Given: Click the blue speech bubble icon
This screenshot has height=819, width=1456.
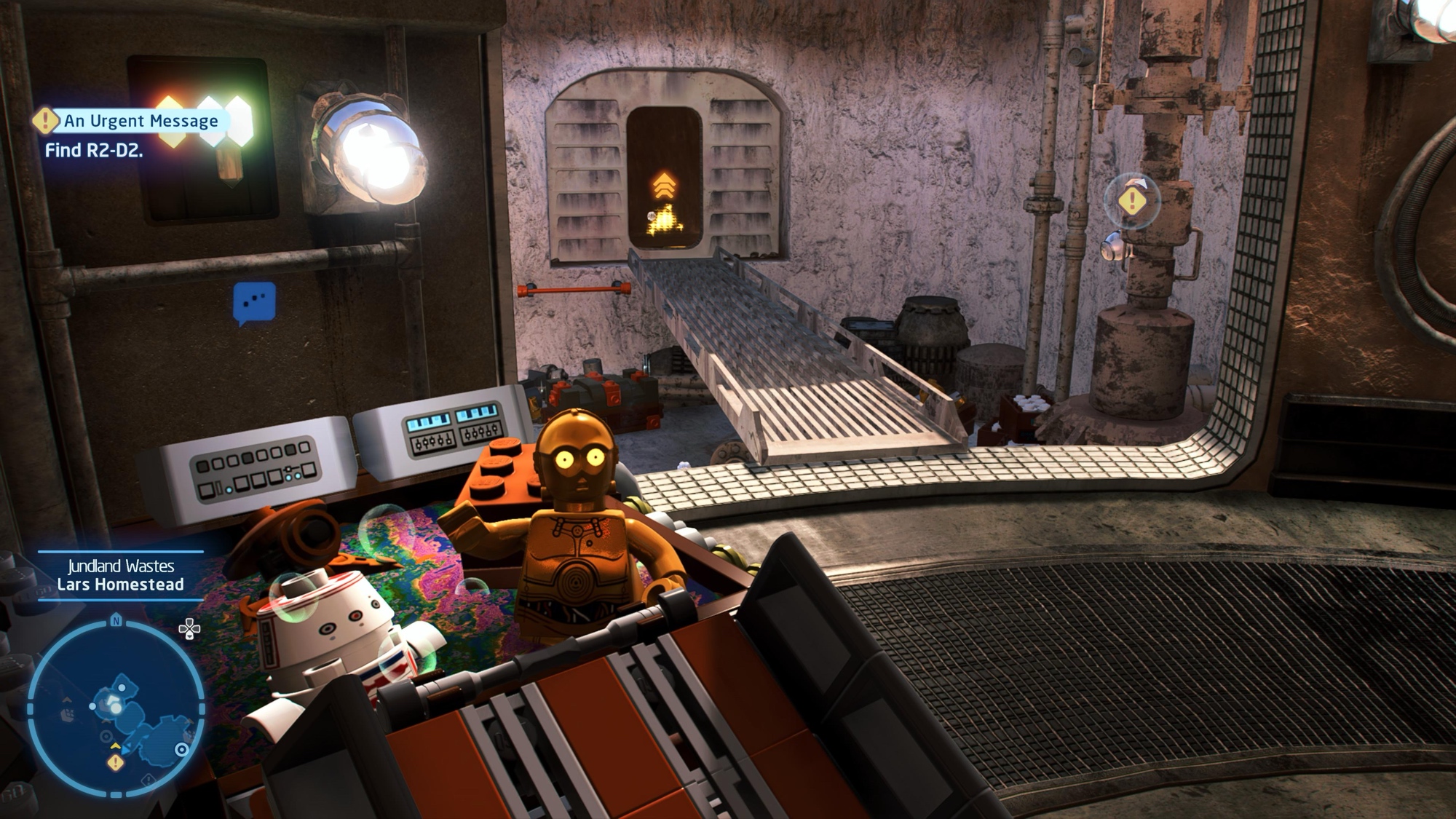Looking at the screenshot, I should coord(254,302).
